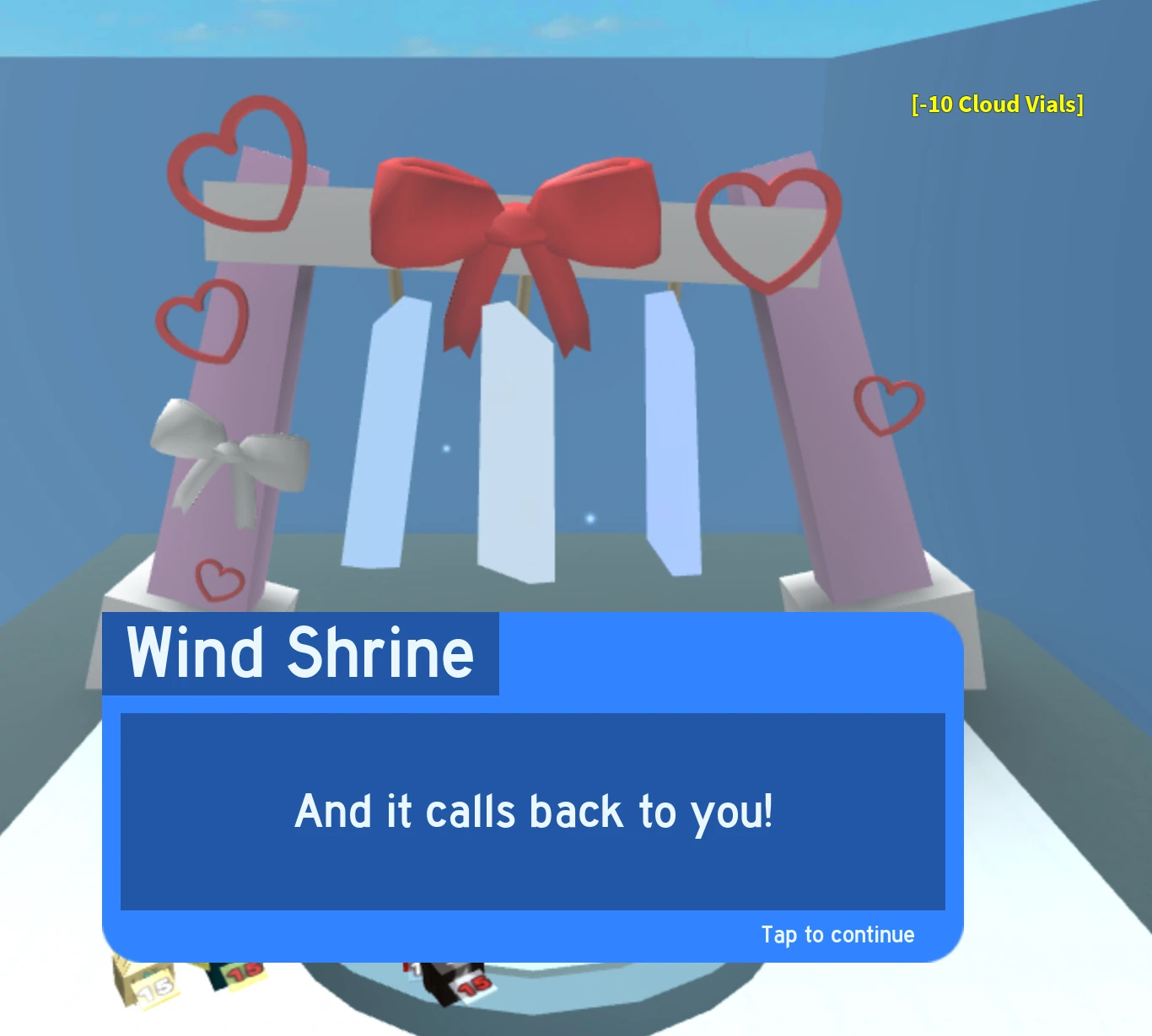Click the 'And it calls back to you!' message
1152x1036 pixels.
[533, 812]
